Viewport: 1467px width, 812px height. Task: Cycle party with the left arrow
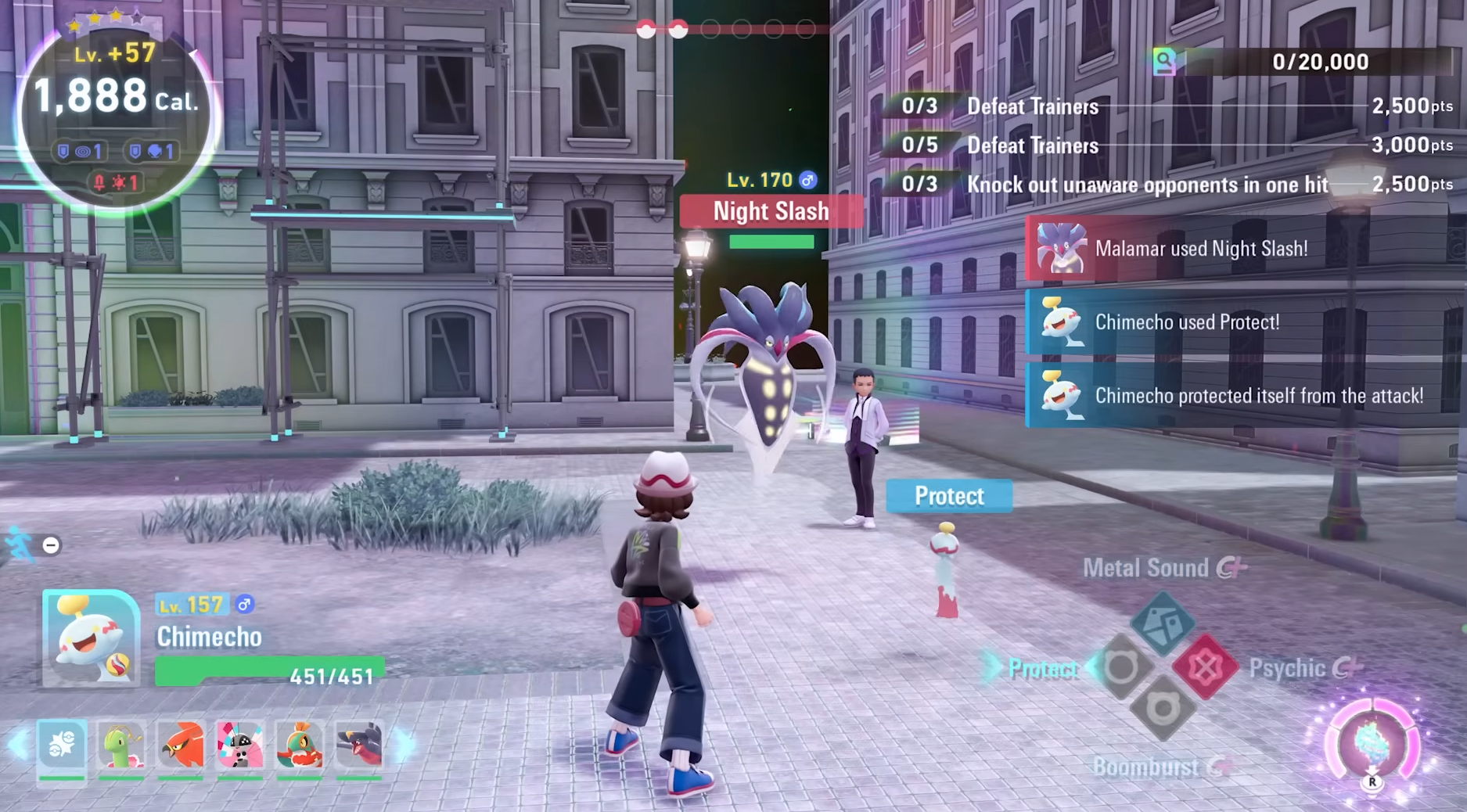tap(18, 746)
